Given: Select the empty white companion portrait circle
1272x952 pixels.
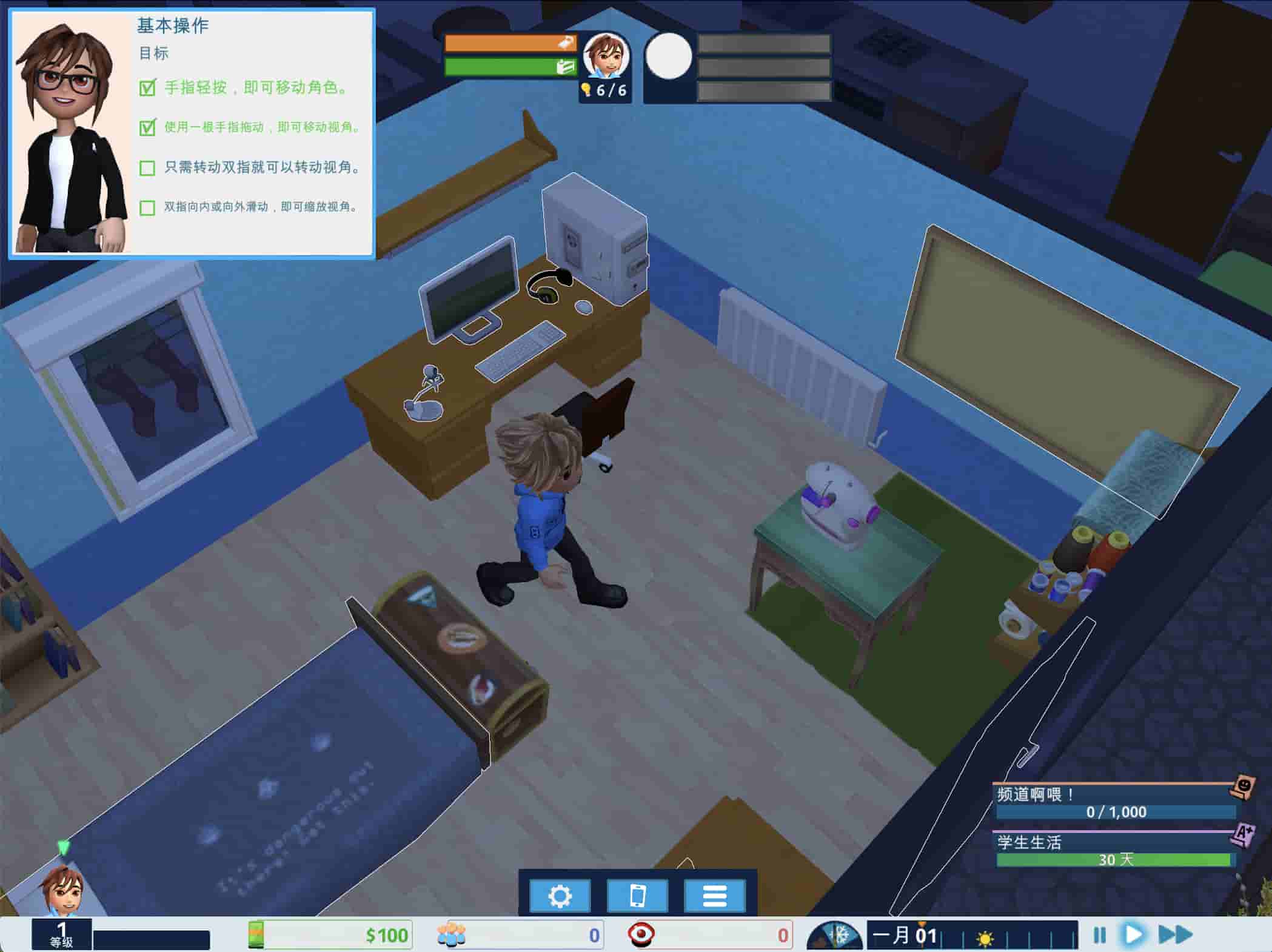Looking at the screenshot, I should [x=668, y=56].
